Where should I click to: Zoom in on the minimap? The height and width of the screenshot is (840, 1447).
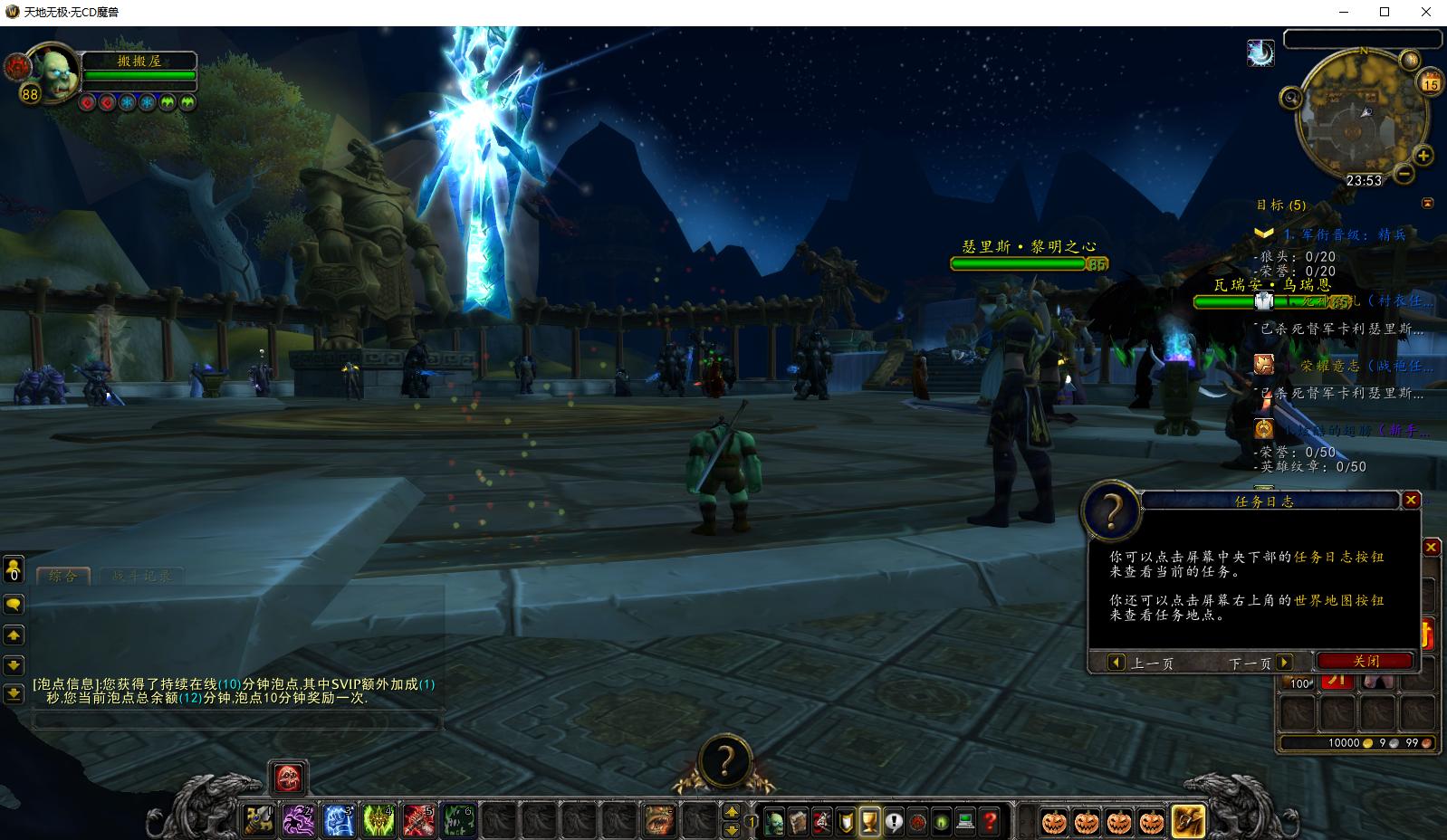[x=1423, y=156]
